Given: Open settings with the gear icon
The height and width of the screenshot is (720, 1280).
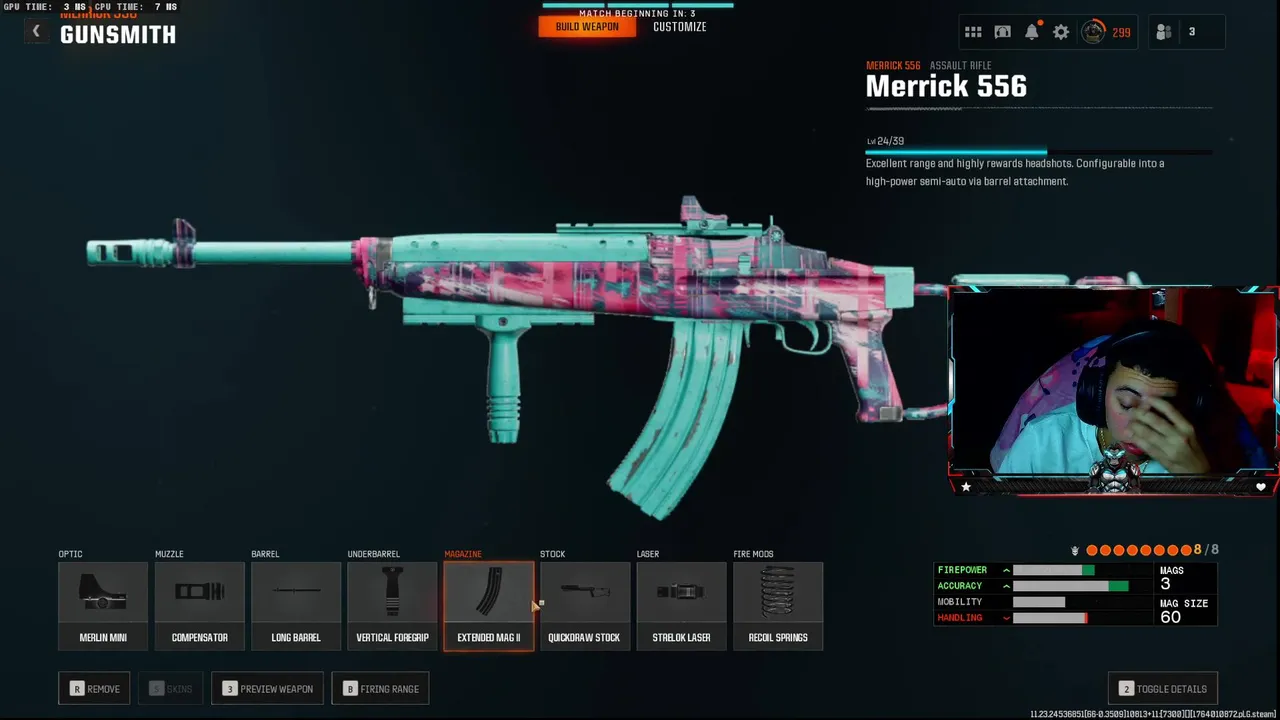Looking at the screenshot, I should [1061, 32].
